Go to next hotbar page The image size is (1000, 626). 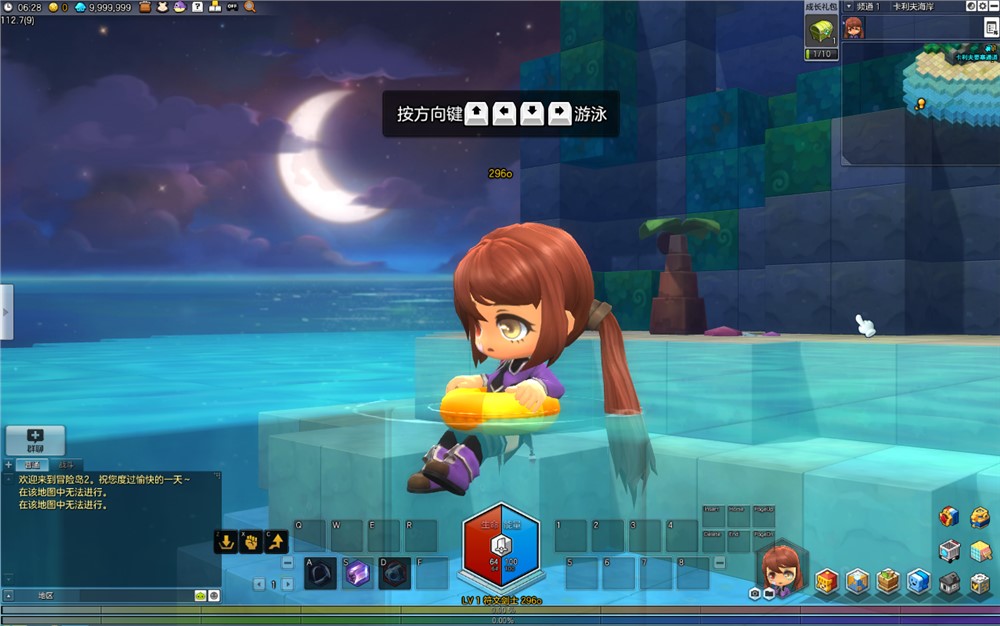(288, 584)
